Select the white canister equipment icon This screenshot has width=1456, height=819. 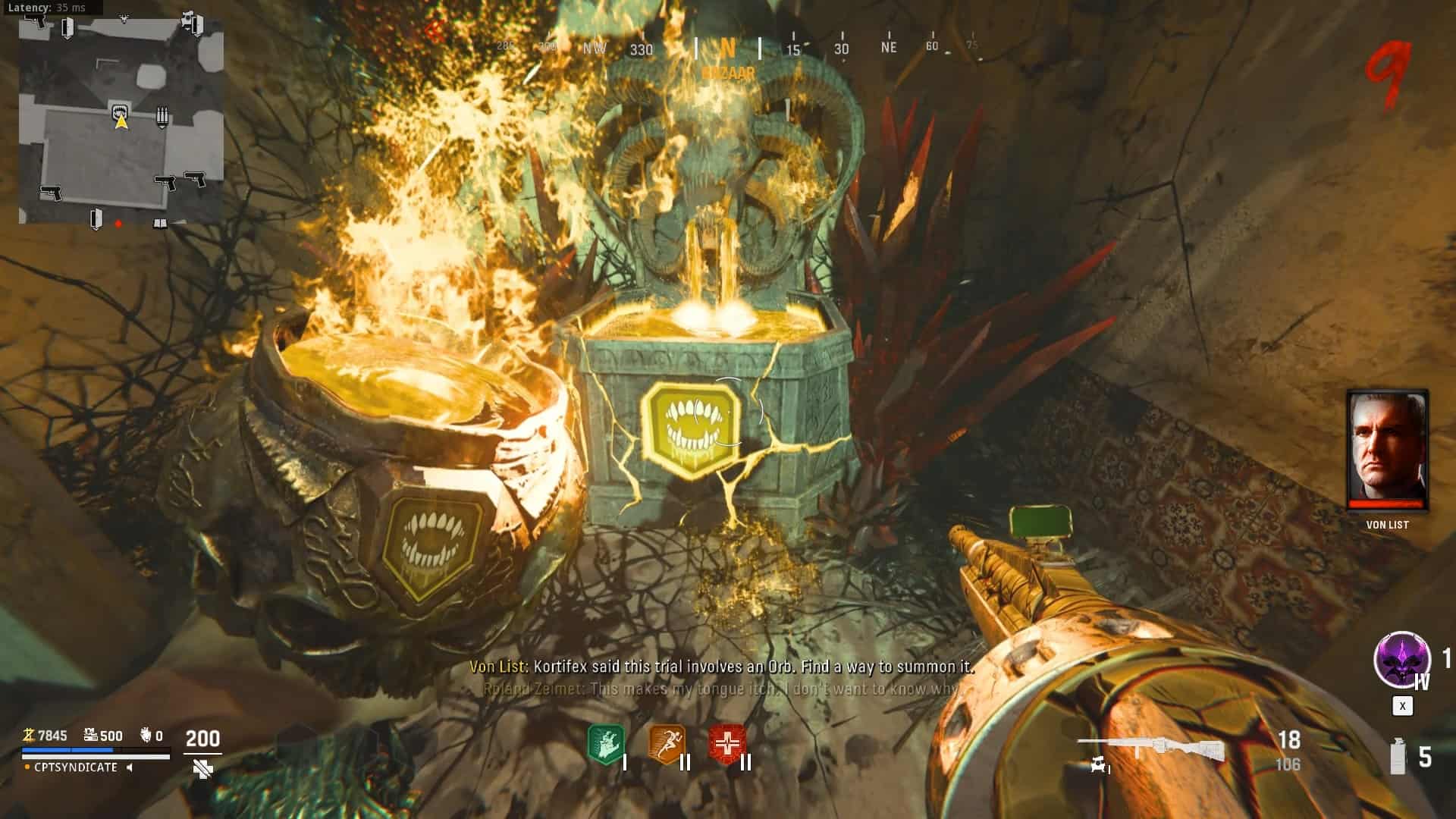(x=1398, y=756)
